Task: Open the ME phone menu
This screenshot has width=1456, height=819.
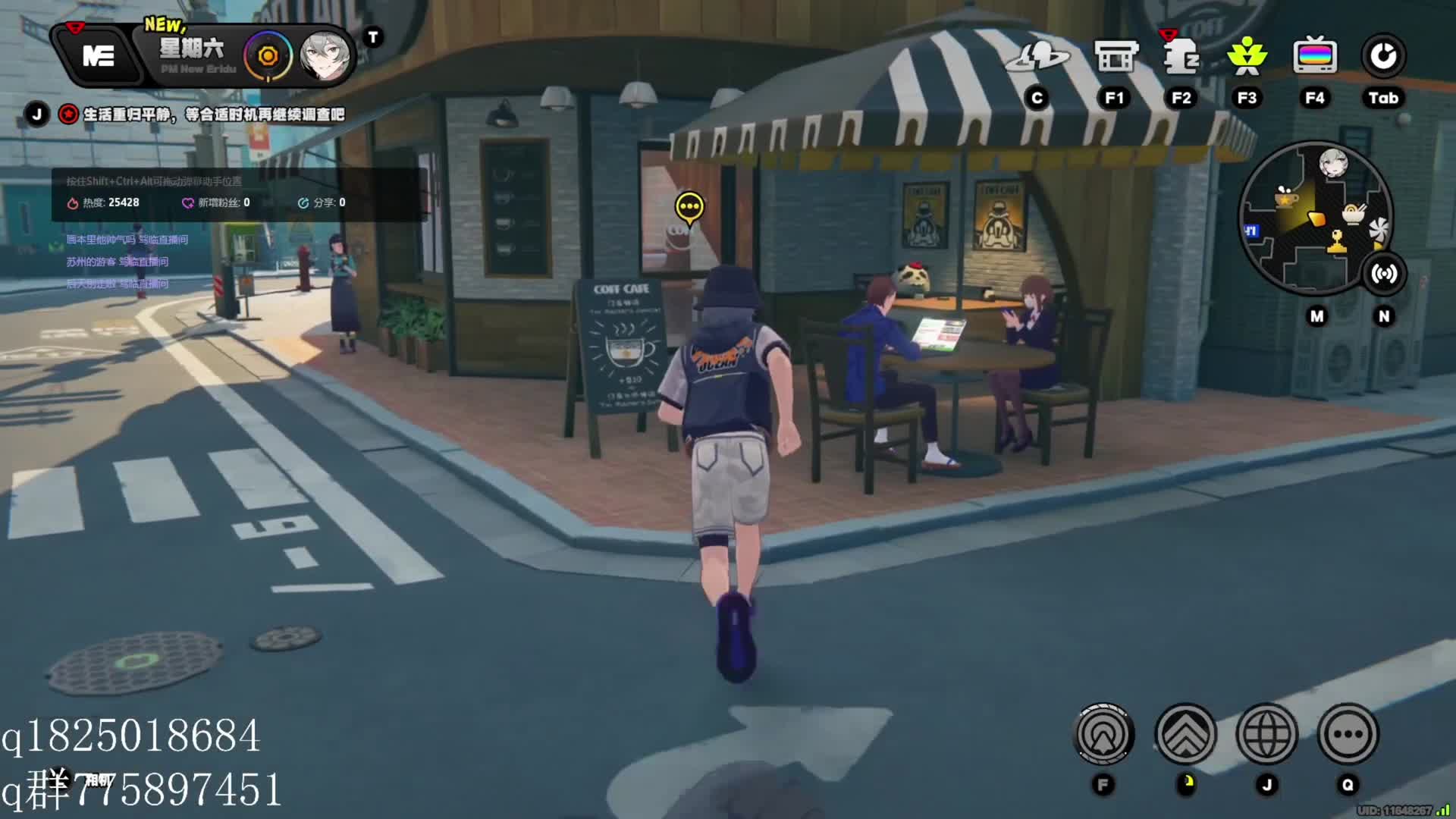Action: point(99,56)
